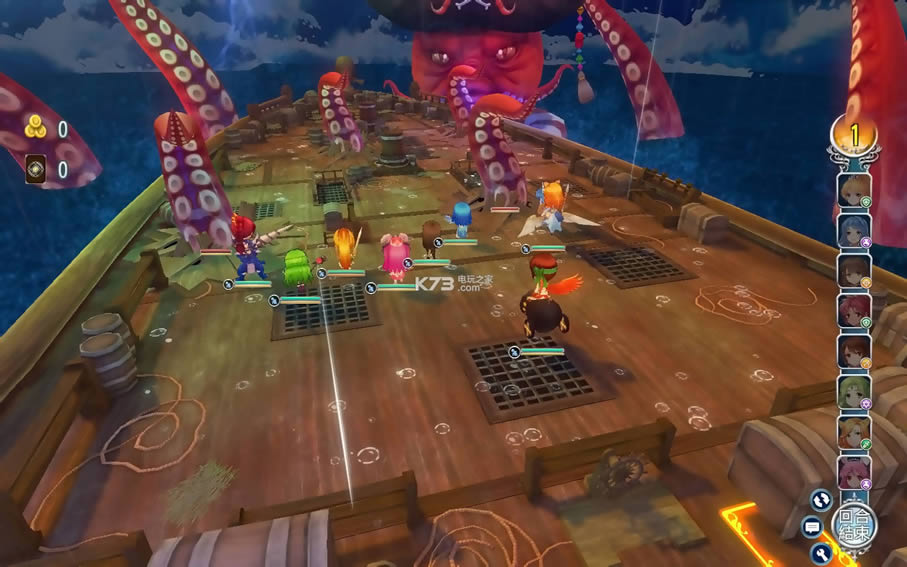
Task: Select the green-haired portrait in turn order
Action: tap(853, 393)
